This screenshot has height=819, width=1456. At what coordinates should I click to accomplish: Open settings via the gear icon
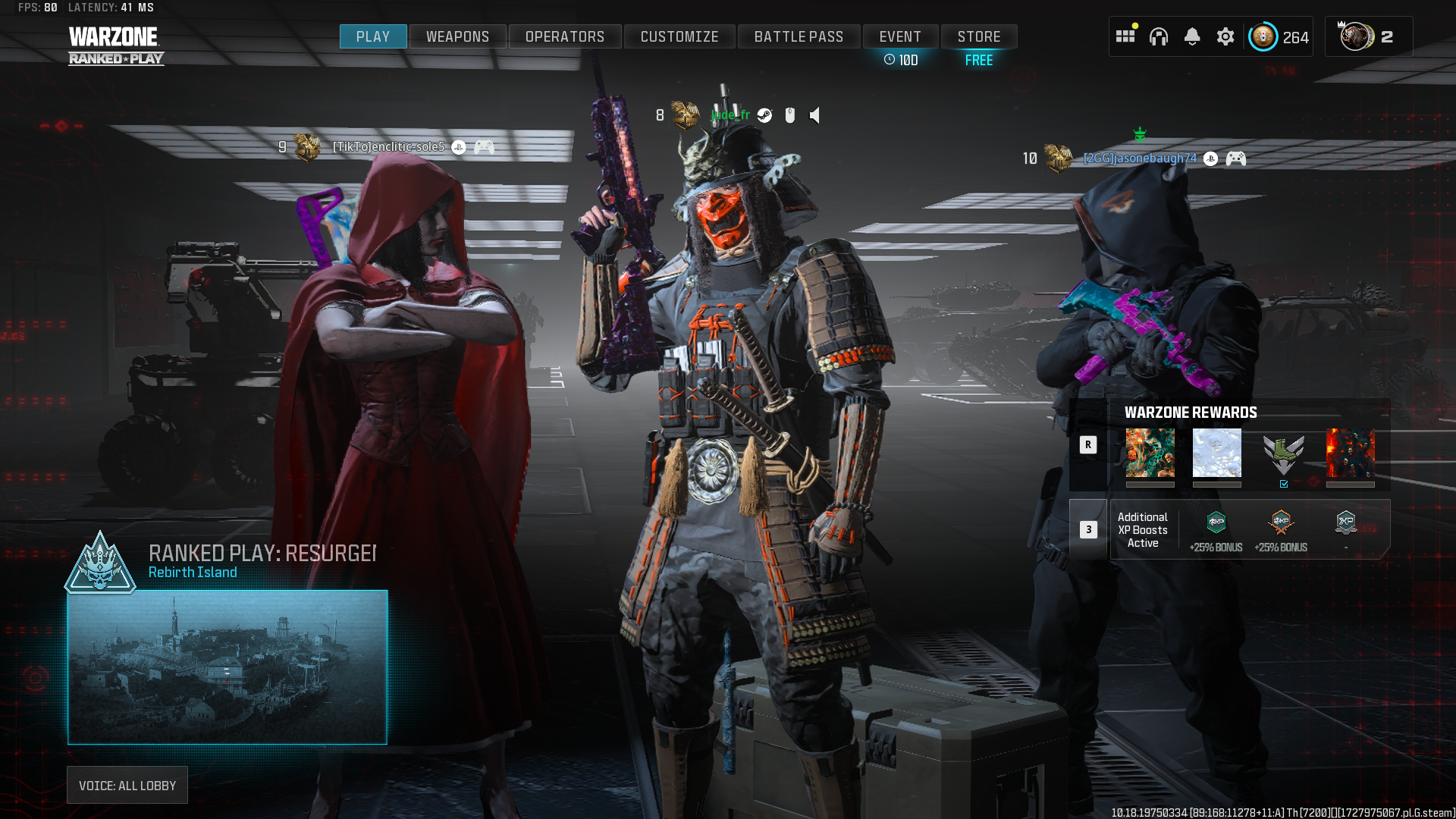coord(1225,36)
